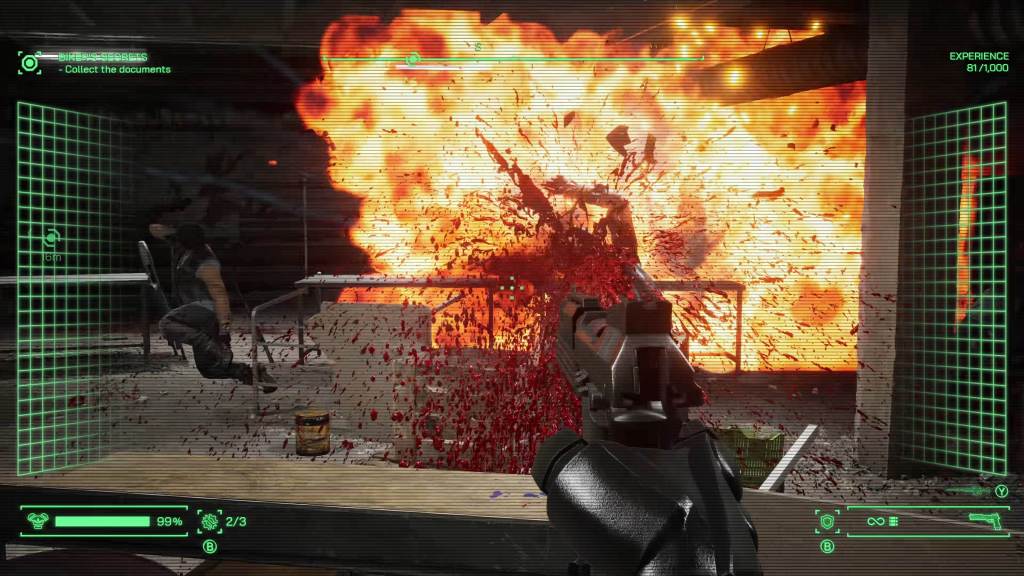The image size is (1024, 576).
Task: Select the waypoint marker showing 6m
Action: click(x=52, y=238)
